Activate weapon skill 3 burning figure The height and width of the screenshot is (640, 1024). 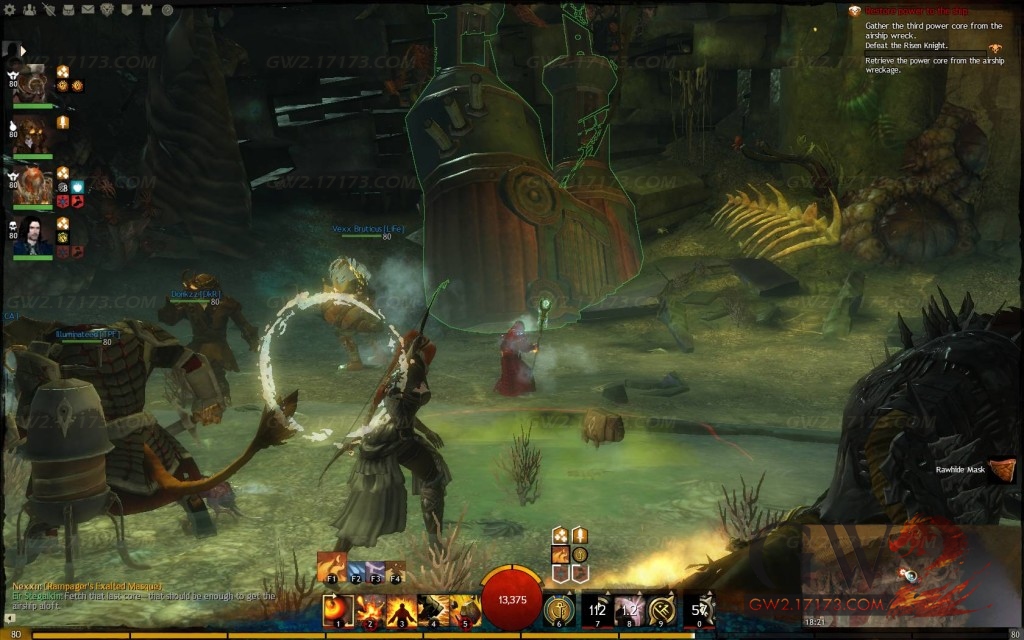click(402, 609)
